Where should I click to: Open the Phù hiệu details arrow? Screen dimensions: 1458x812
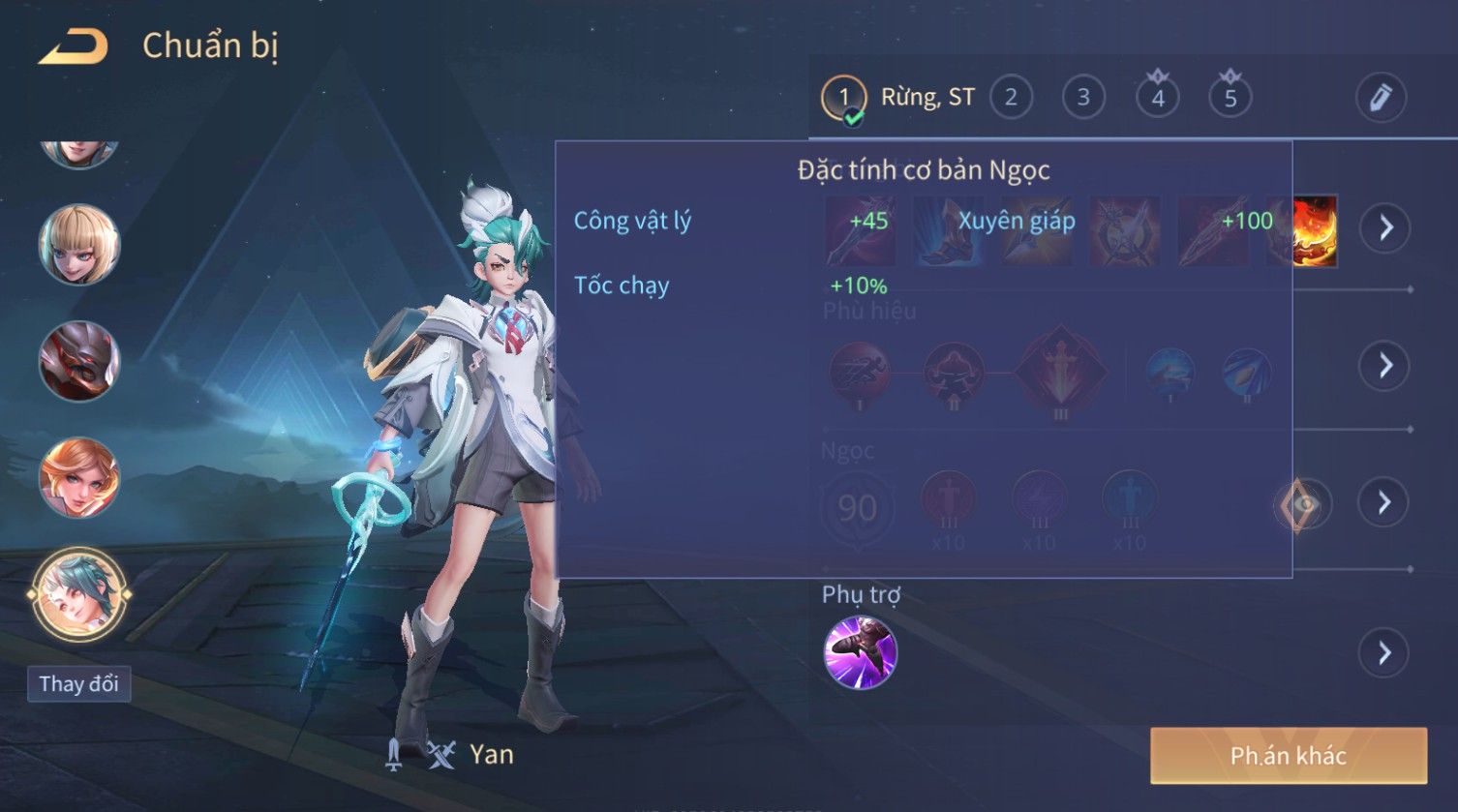1385,365
